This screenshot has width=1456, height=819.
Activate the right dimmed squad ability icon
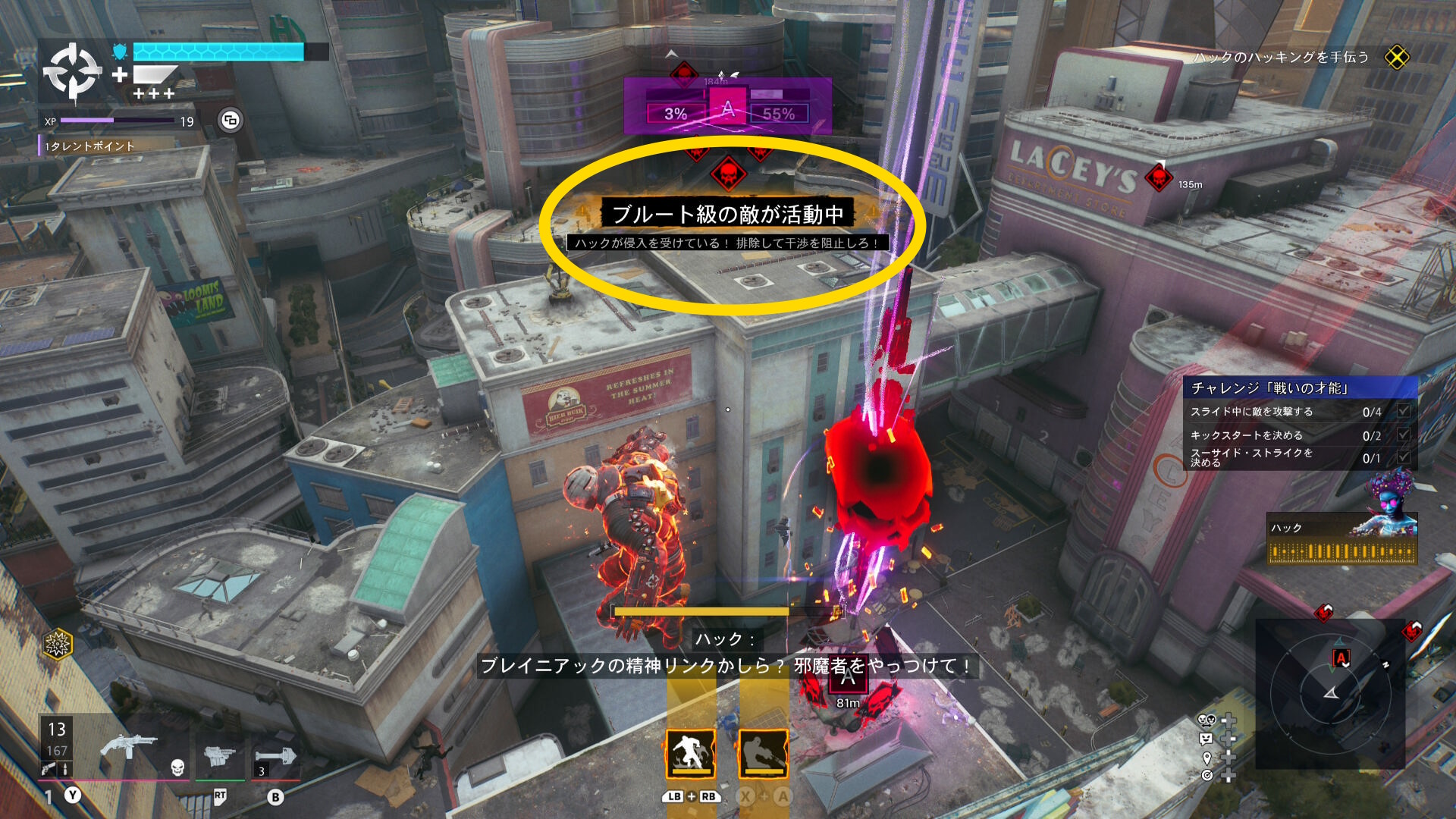tap(763, 754)
